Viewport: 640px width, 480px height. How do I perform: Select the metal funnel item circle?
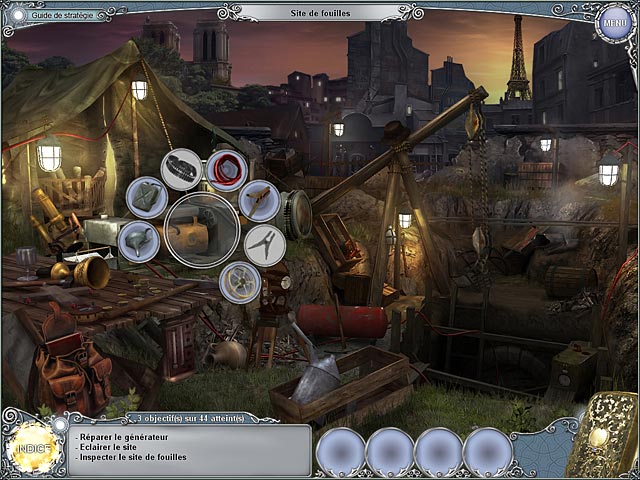138,241
